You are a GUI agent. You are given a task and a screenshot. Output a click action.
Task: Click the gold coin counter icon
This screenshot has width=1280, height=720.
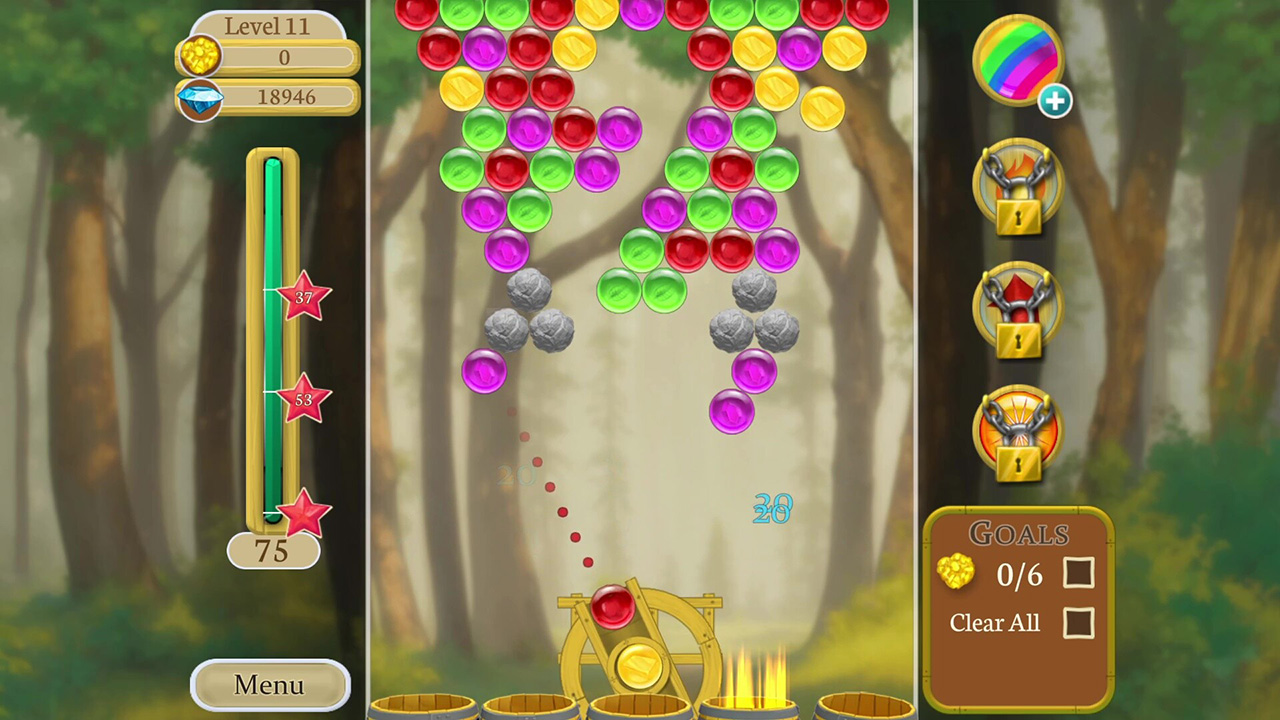pos(199,57)
